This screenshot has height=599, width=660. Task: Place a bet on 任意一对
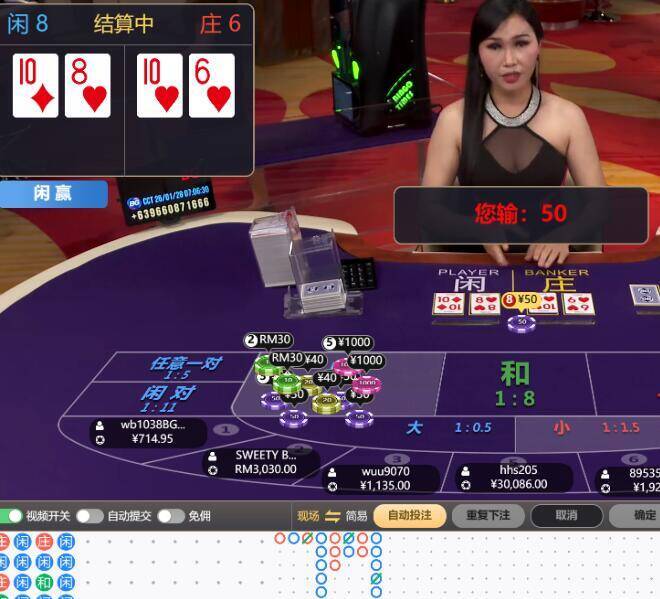click(x=185, y=367)
